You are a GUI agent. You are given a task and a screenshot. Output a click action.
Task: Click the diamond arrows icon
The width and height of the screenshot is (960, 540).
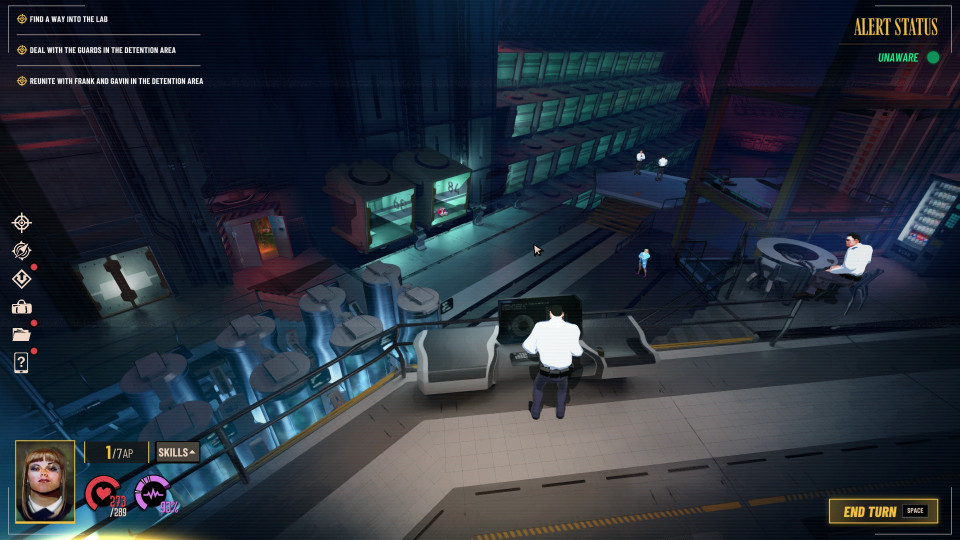point(21,279)
